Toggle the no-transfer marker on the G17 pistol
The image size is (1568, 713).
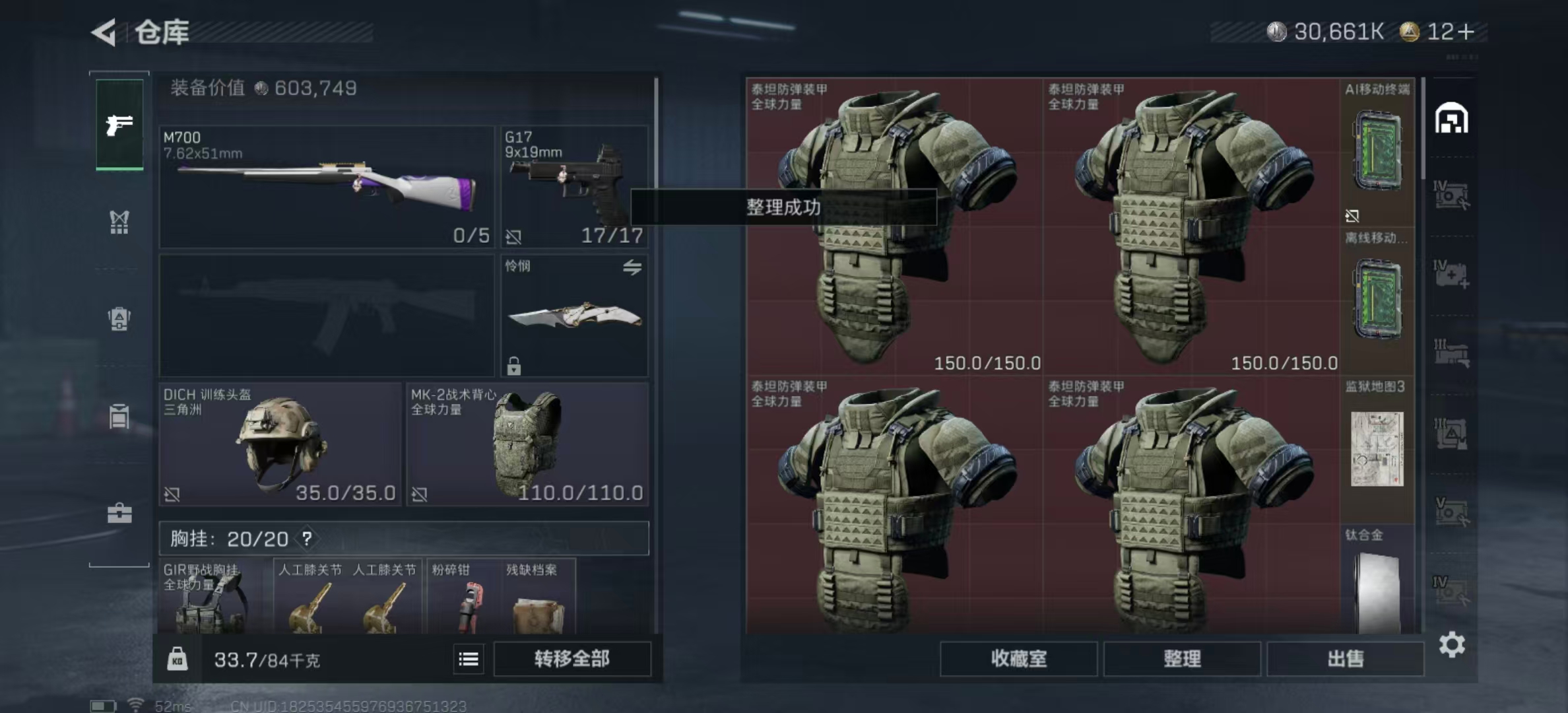(x=514, y=236)
